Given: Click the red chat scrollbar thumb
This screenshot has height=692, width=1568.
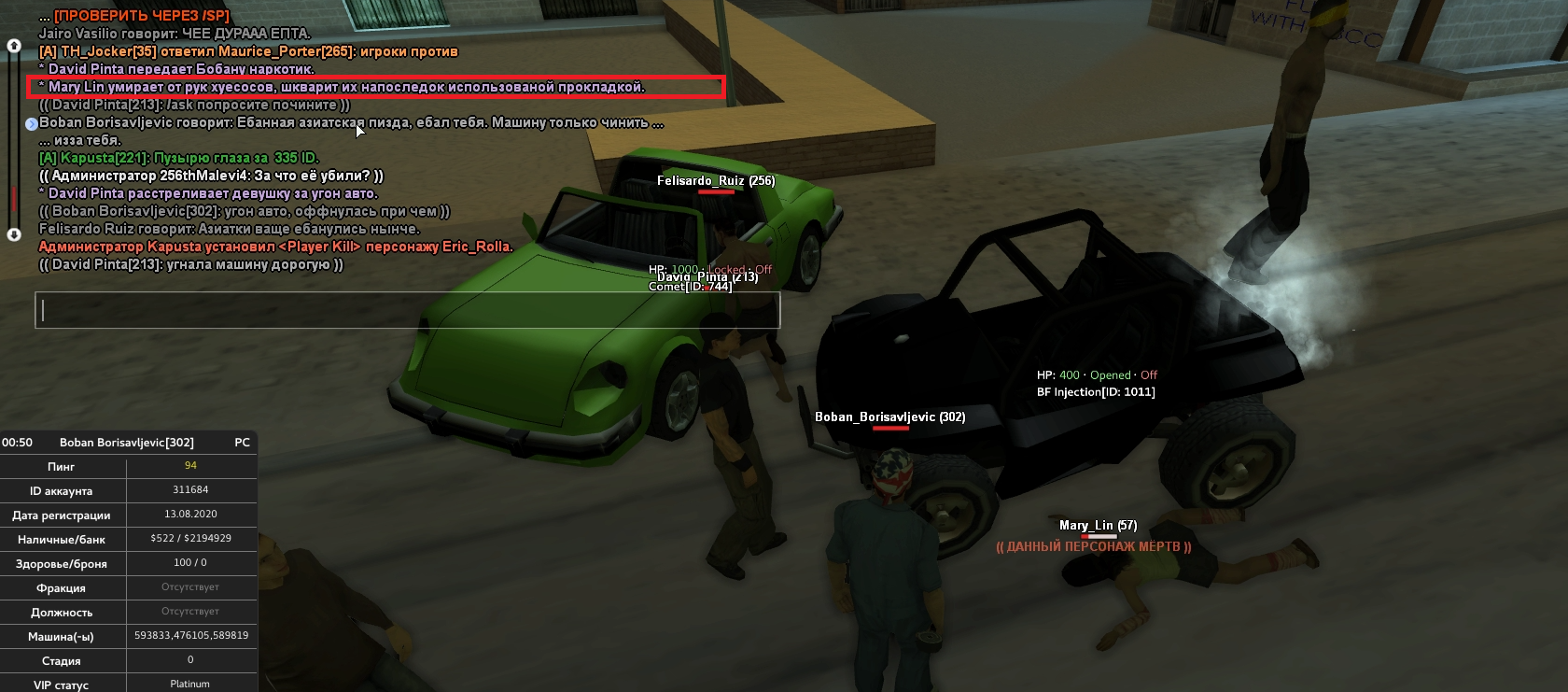Looking at the screenshot, I should tap(14, 199).
